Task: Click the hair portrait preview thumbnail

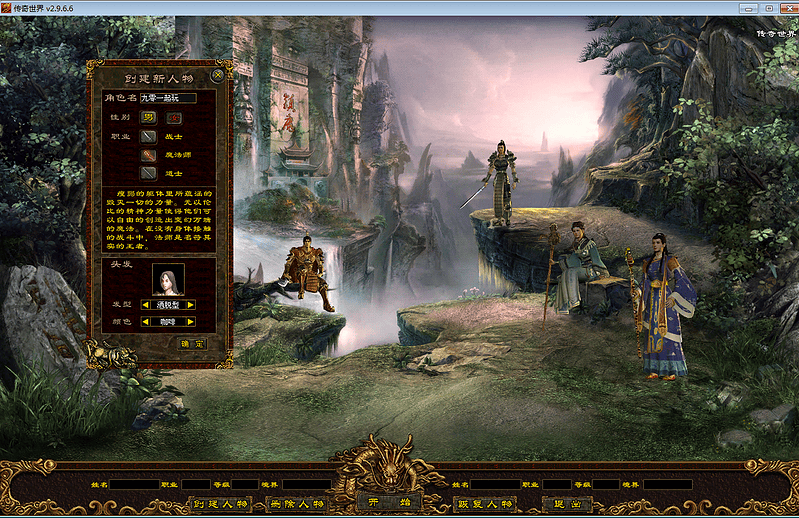Action: point(167,279)
